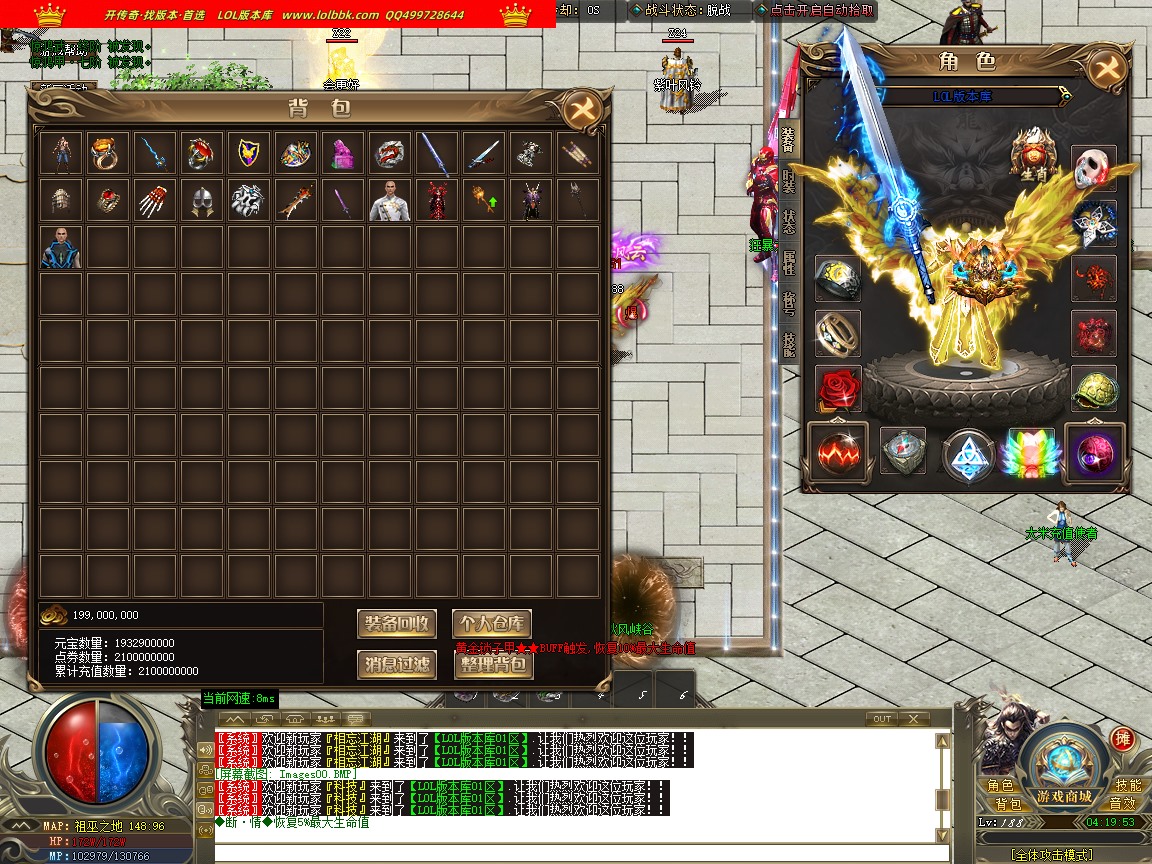Open 装备回收 equipment recycling

pyautogui.click(x=397, y=624)
